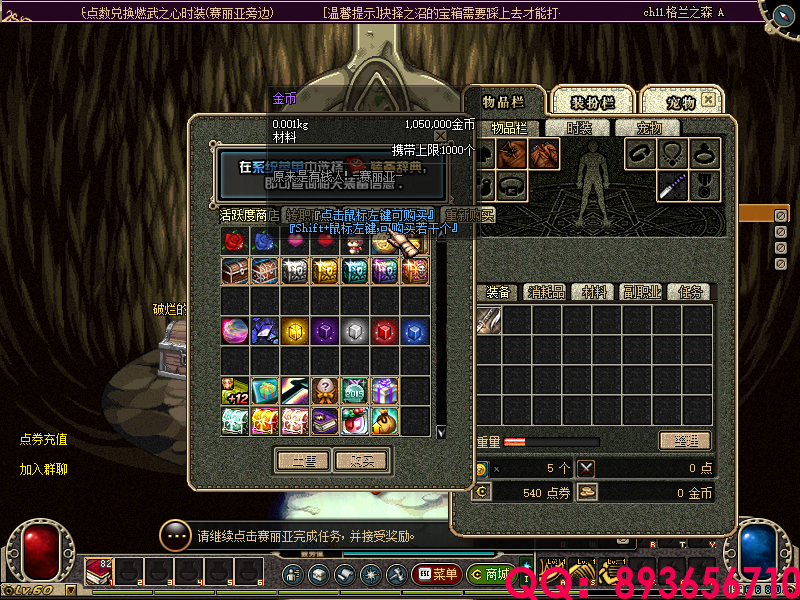Buy the red rose shop item
Image resolution: width=800 pixels, height=600 pixels.
point(235,241)
